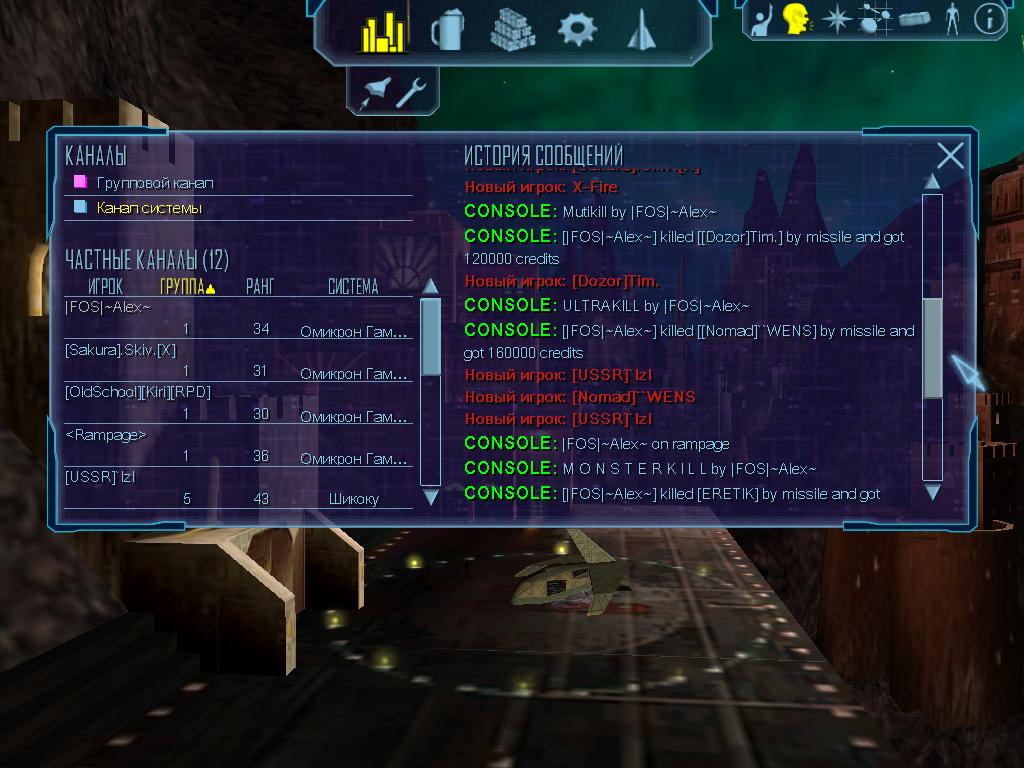Choose [Sakura].Skiv.[X] from private channels
This screenshot has height=768, width=1024.
point(120,349)
